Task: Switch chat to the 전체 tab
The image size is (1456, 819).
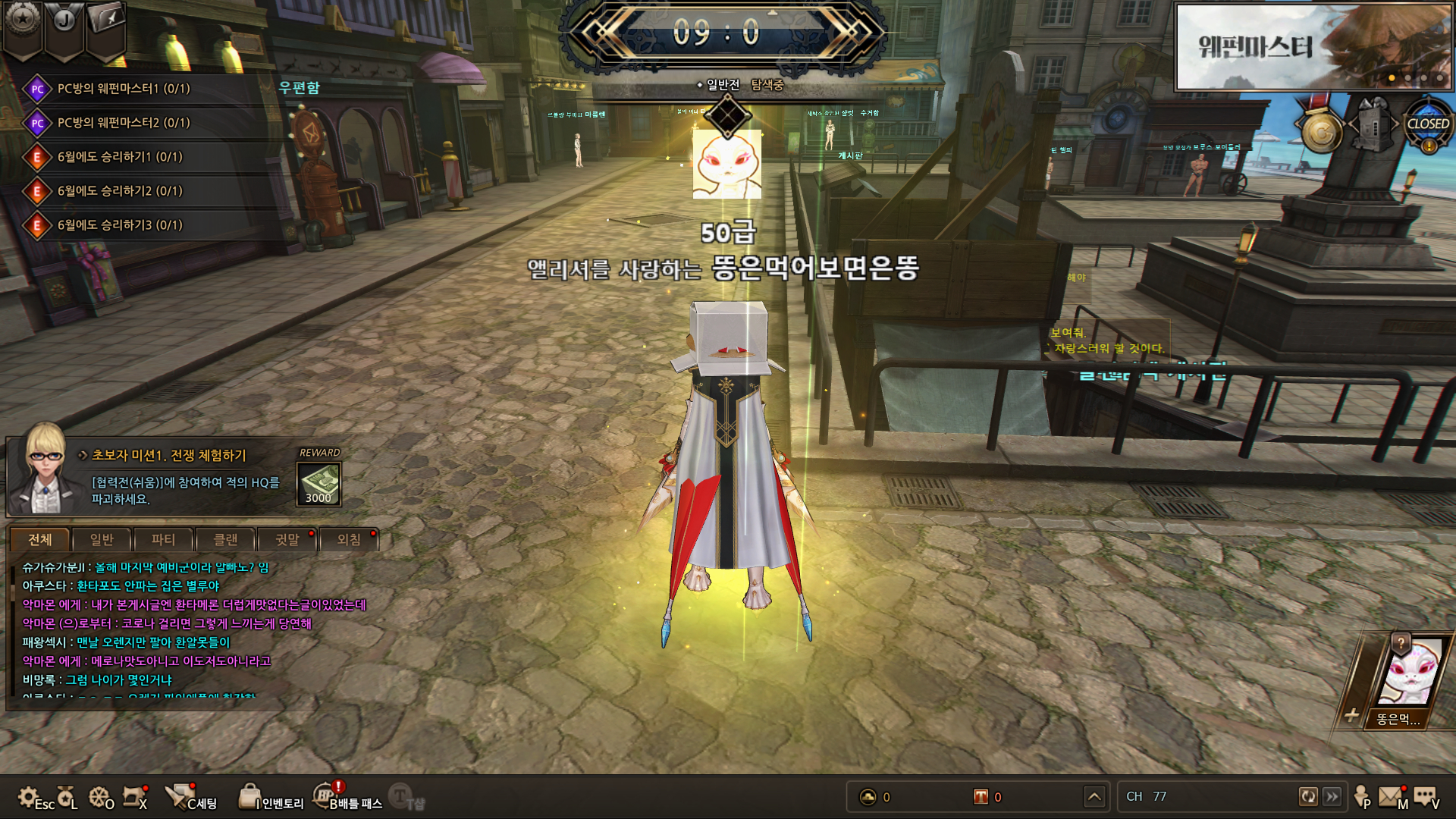Action: (40, 540)
